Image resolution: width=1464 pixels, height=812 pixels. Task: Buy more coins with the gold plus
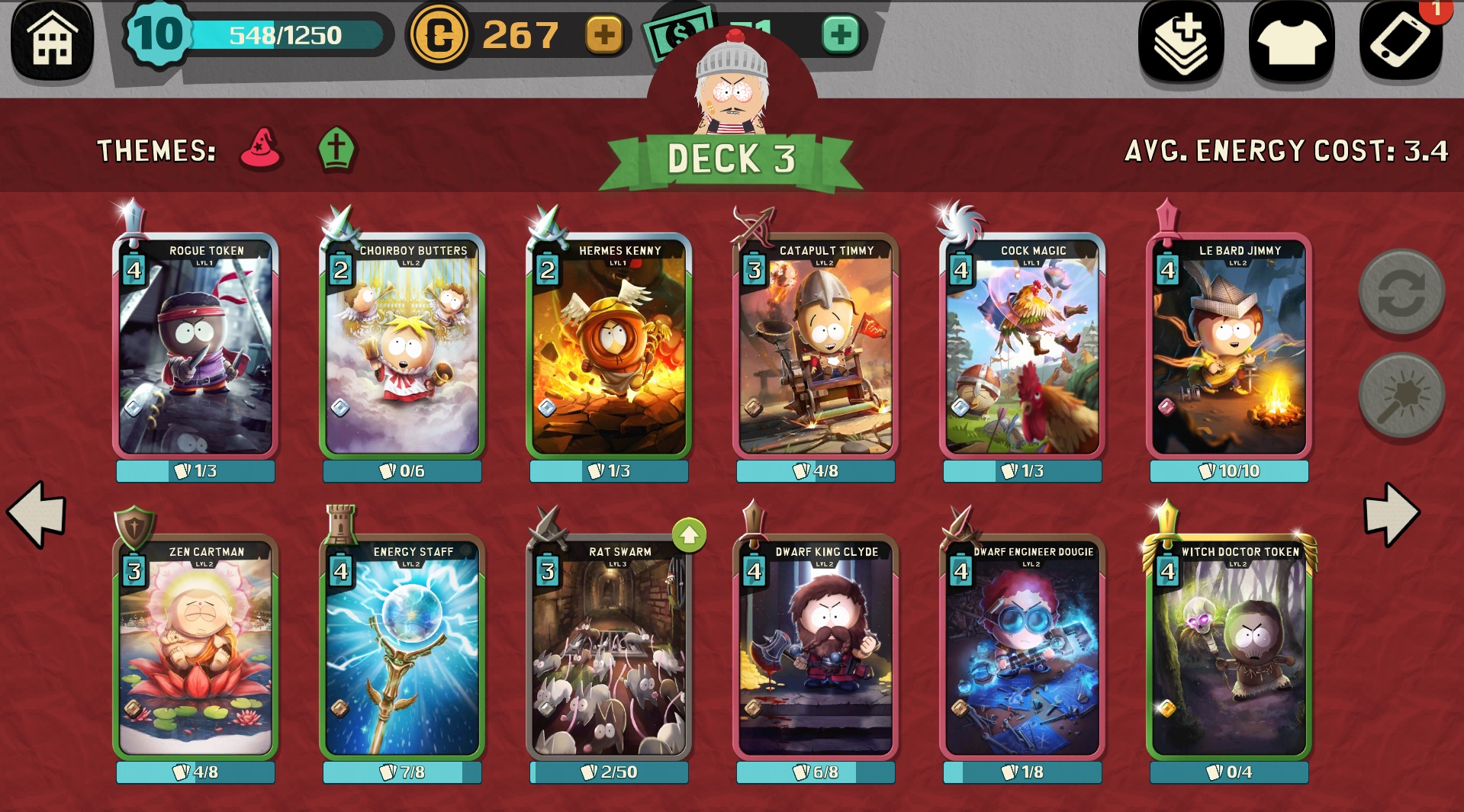pyautogui.click(x=603, y=35)
